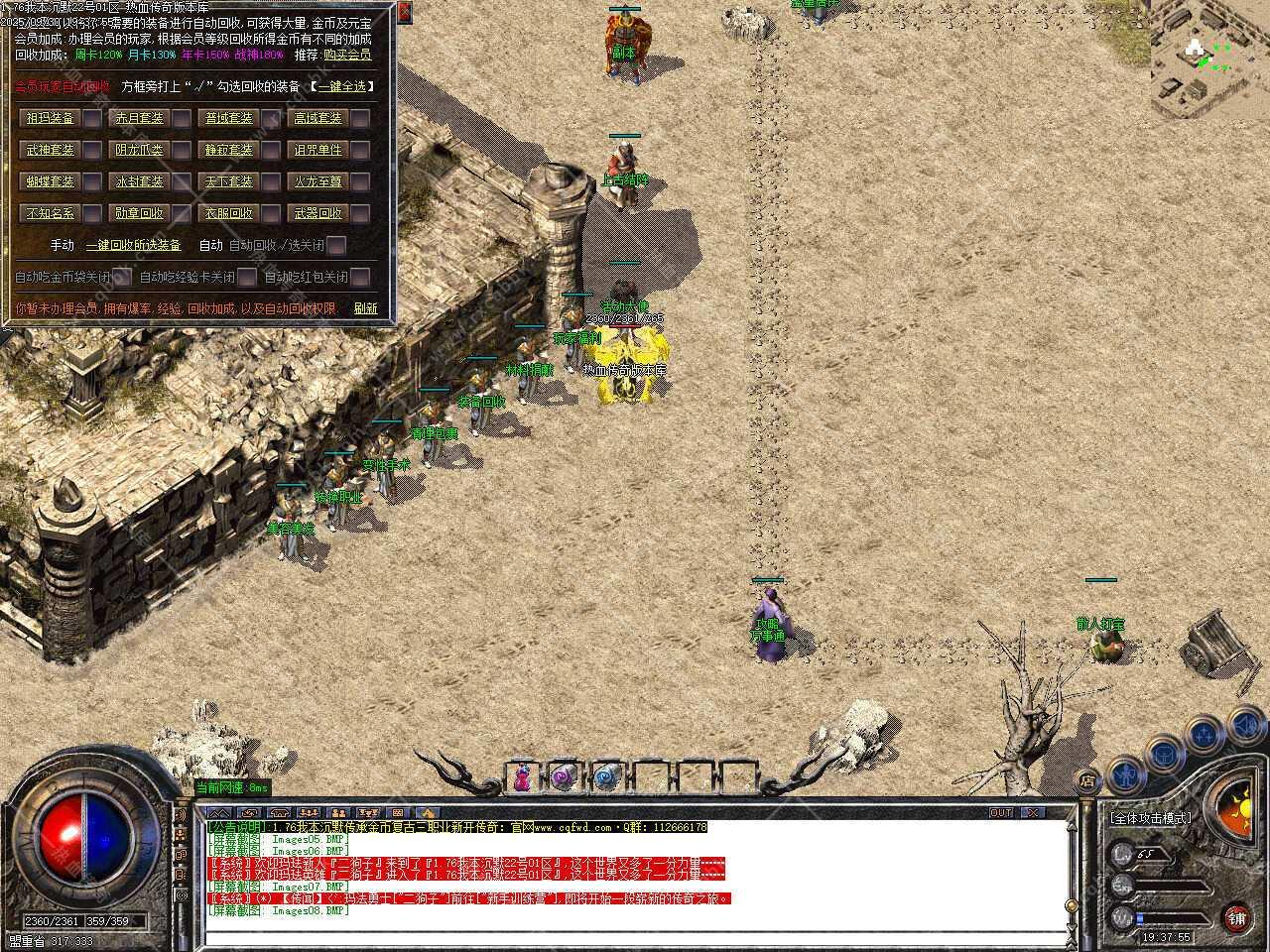The width and height of the screenshot is (1270, 952).
Task: Check the box next to 武器回收
Action: coord(360,214)
